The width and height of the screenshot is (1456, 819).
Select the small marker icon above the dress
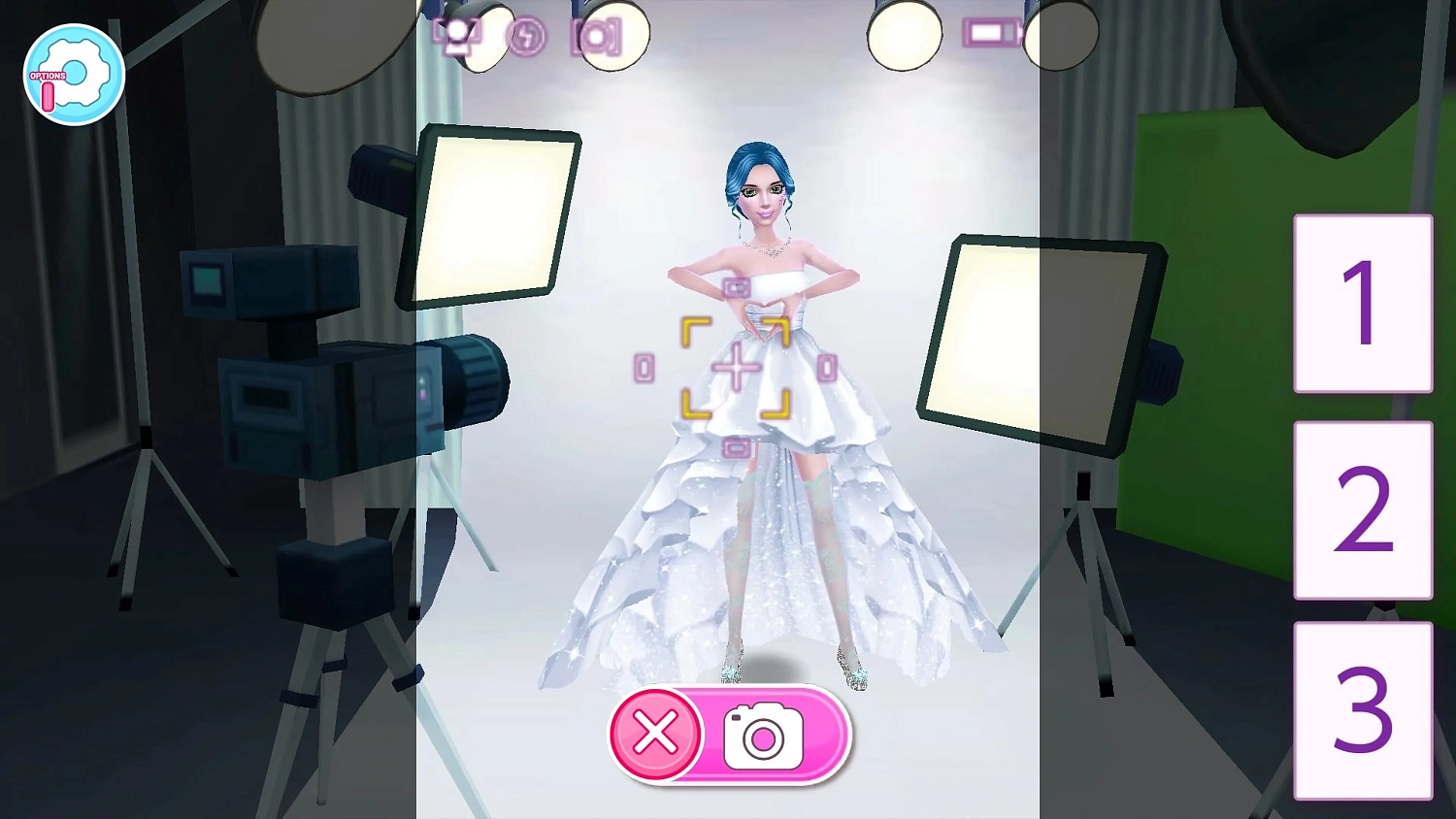pyautogui.click(x=735, y=288)
